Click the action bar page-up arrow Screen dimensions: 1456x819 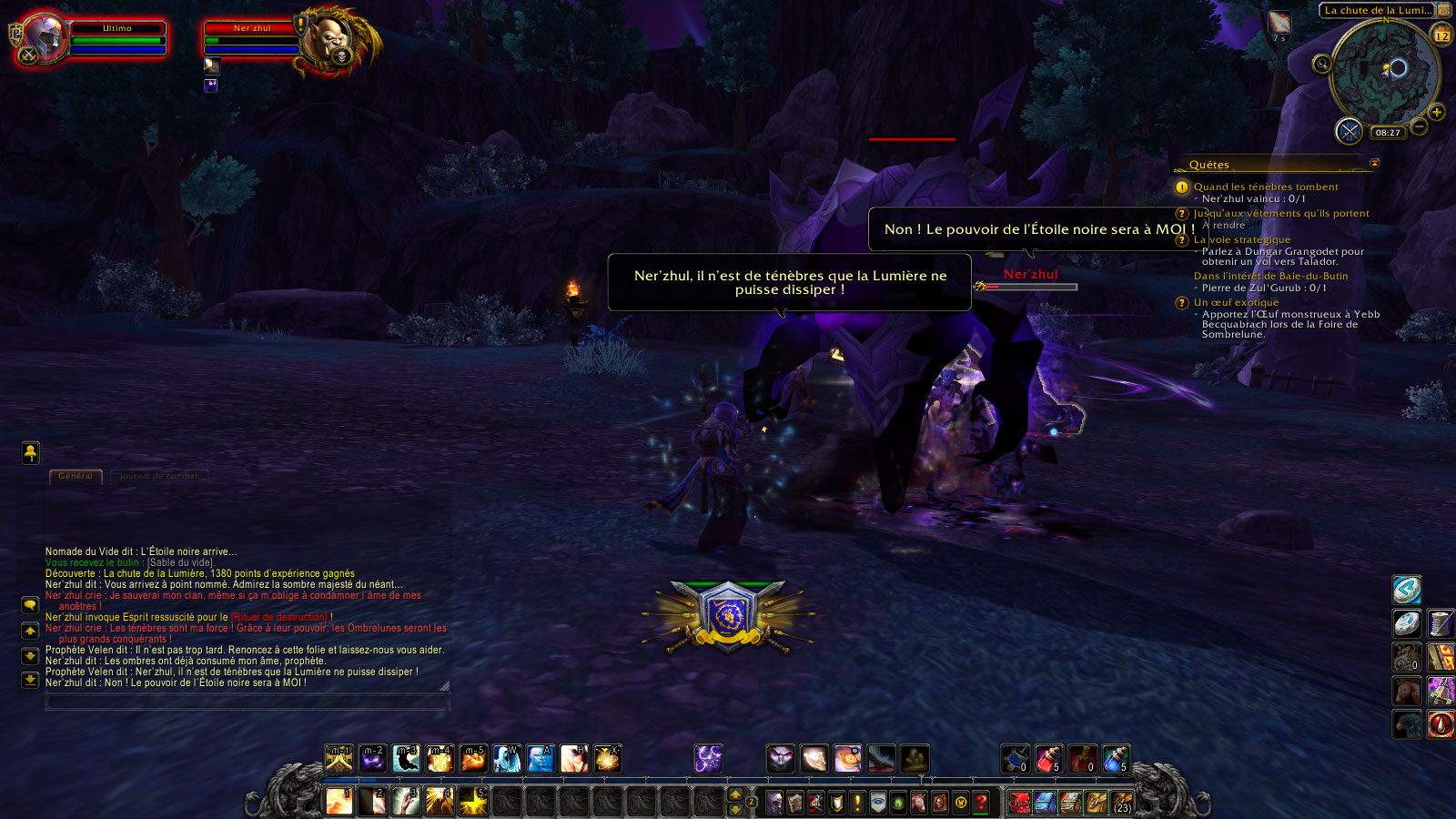[x=735, y=795]
